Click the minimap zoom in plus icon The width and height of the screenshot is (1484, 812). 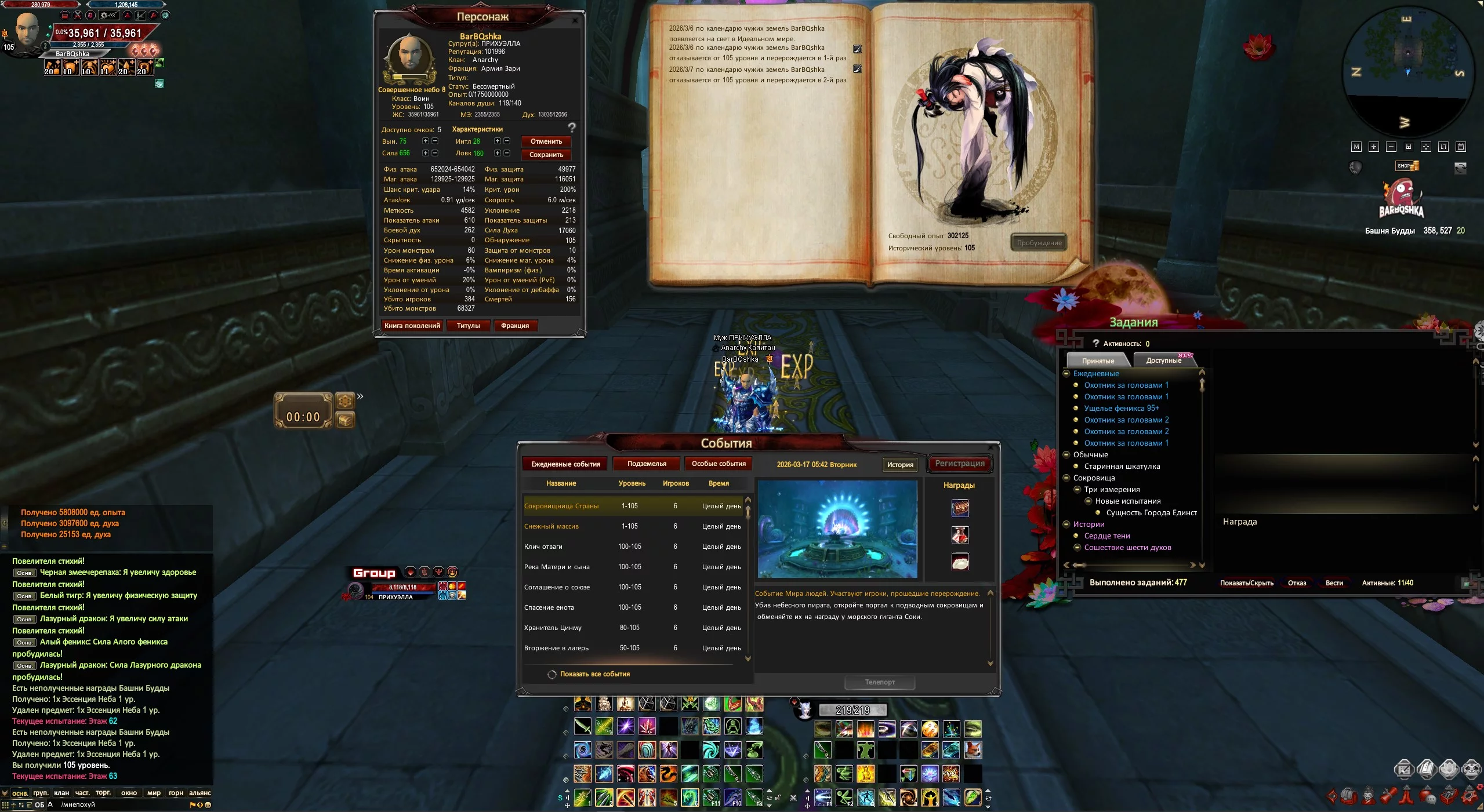(1374, 147)
